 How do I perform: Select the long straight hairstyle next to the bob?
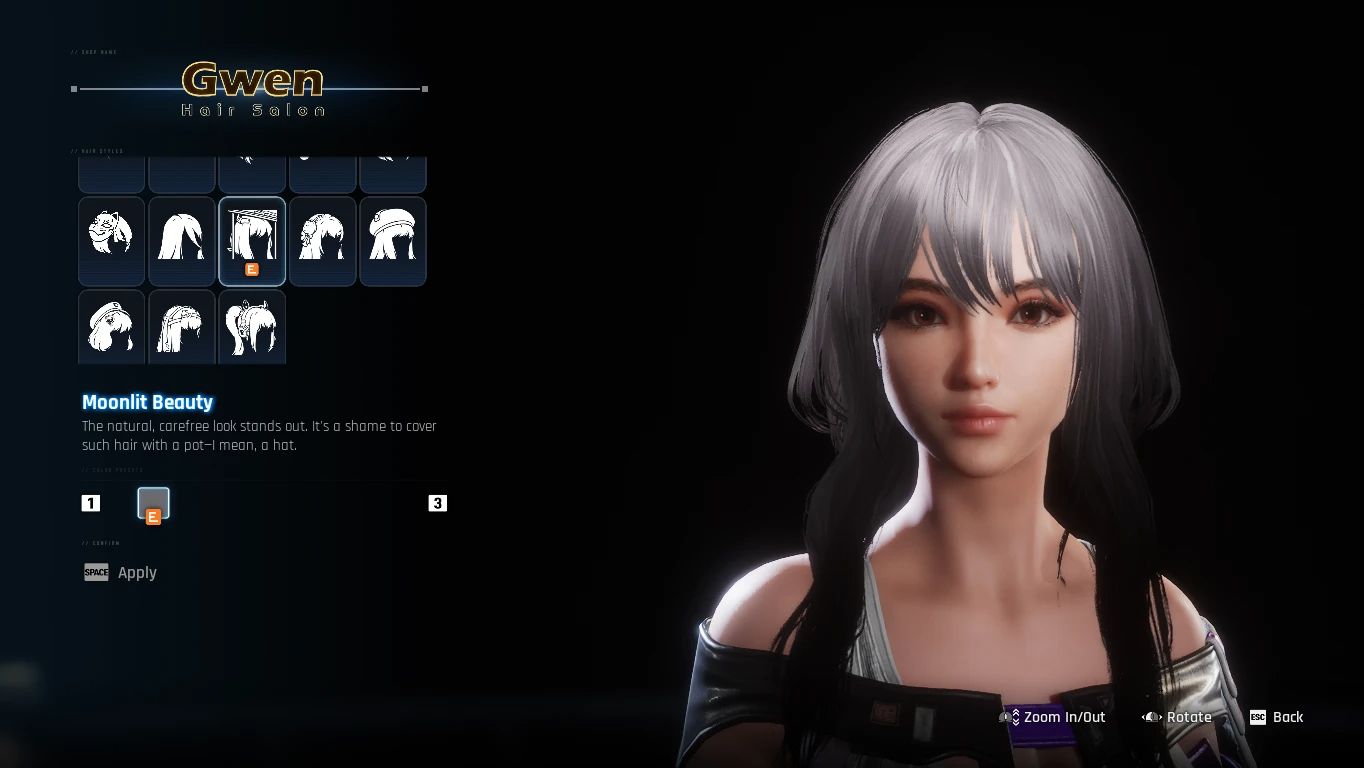[181, 240]
